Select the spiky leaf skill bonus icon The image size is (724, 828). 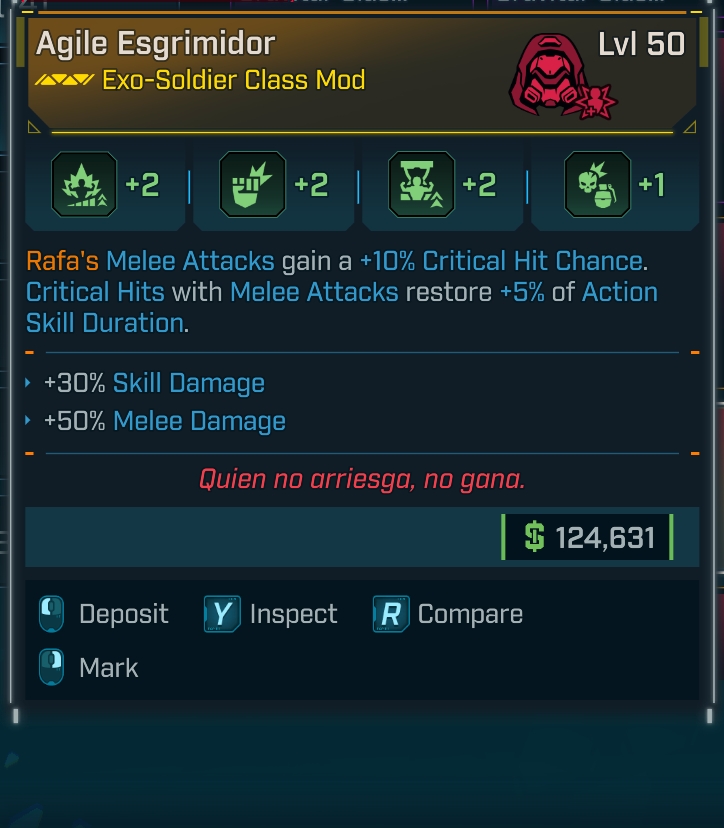84,185
